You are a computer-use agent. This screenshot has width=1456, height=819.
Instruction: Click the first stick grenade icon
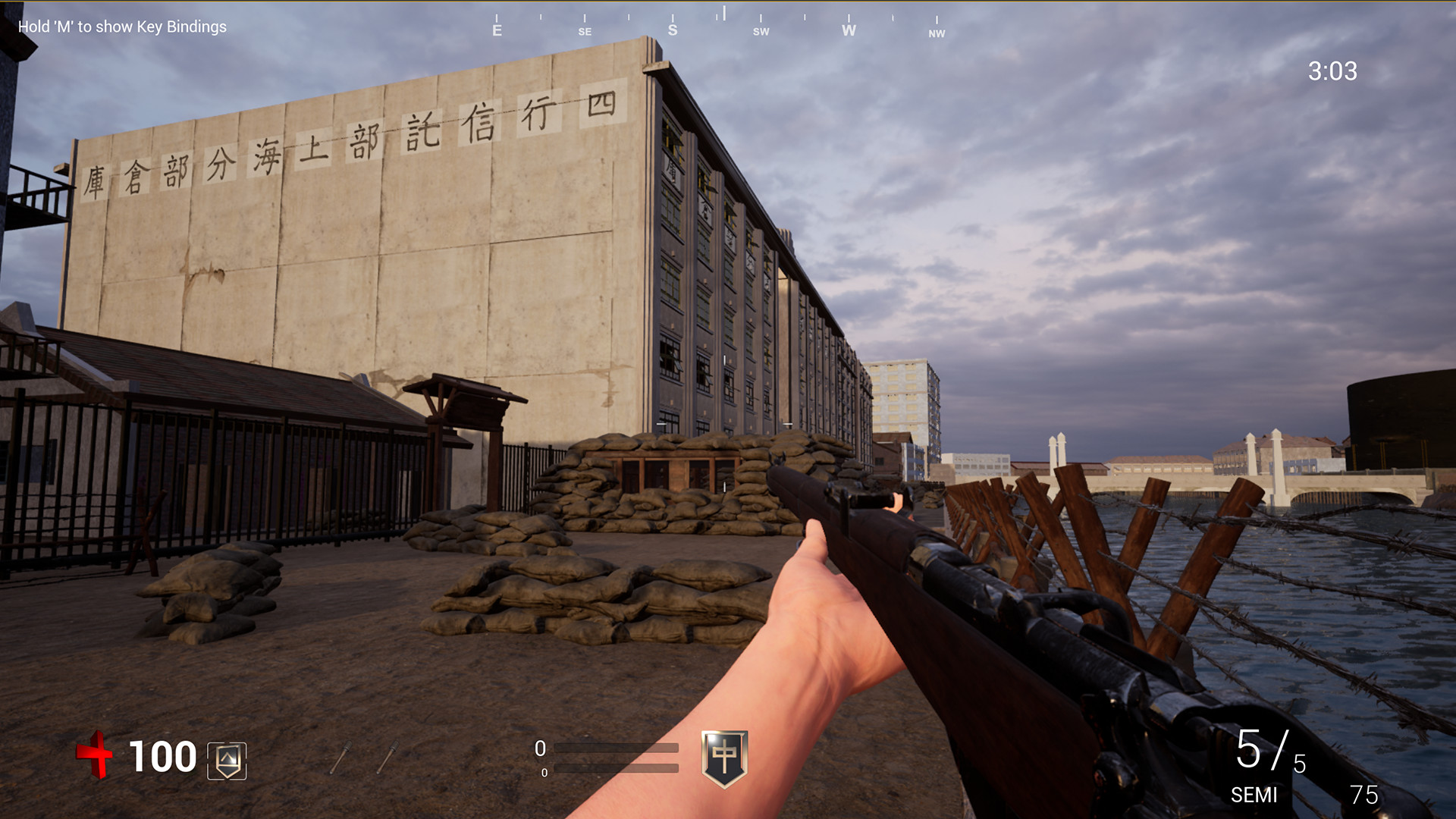point(341,758)
